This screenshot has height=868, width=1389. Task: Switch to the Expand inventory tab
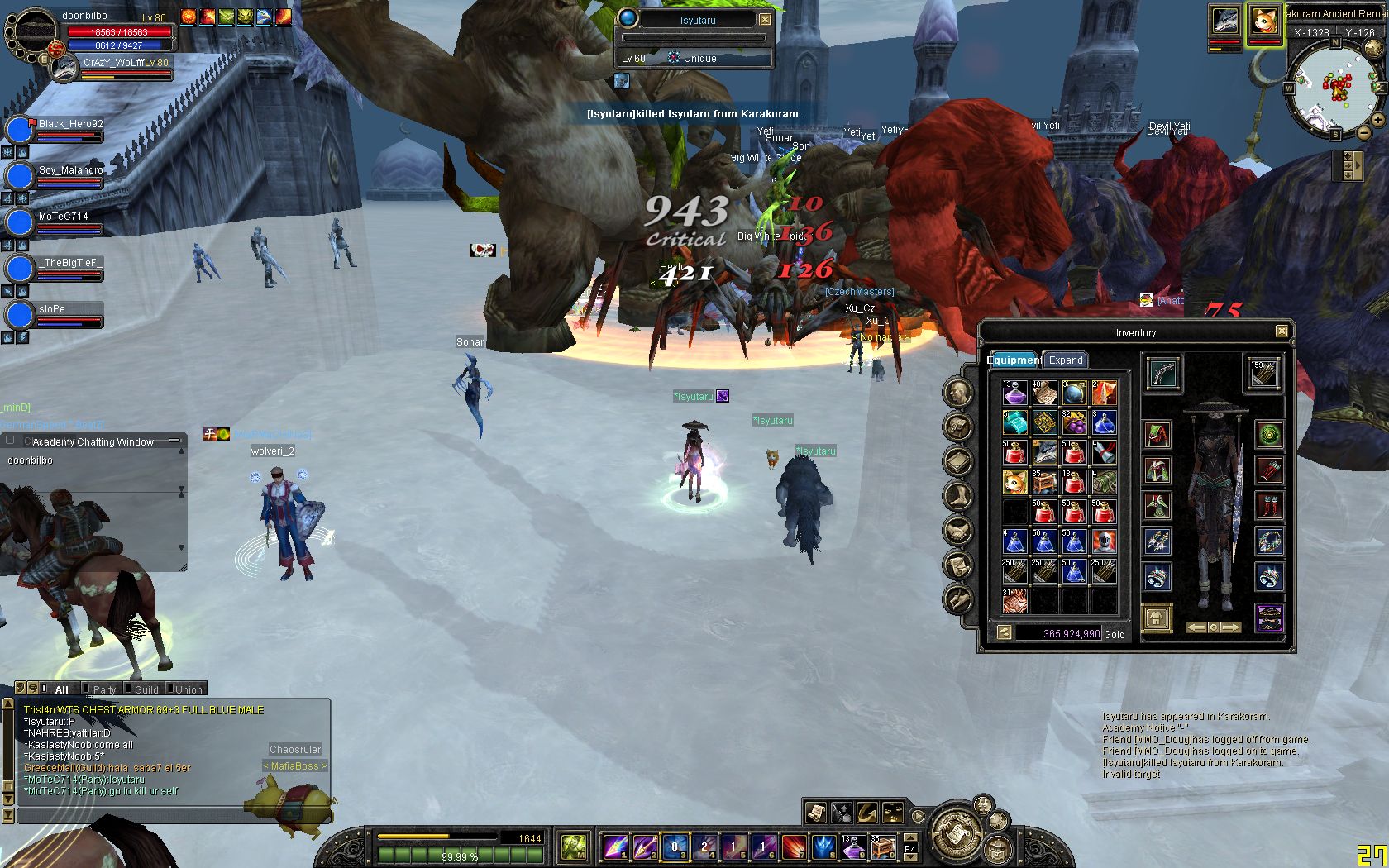pyautogui.click(x=1065, y=360)
